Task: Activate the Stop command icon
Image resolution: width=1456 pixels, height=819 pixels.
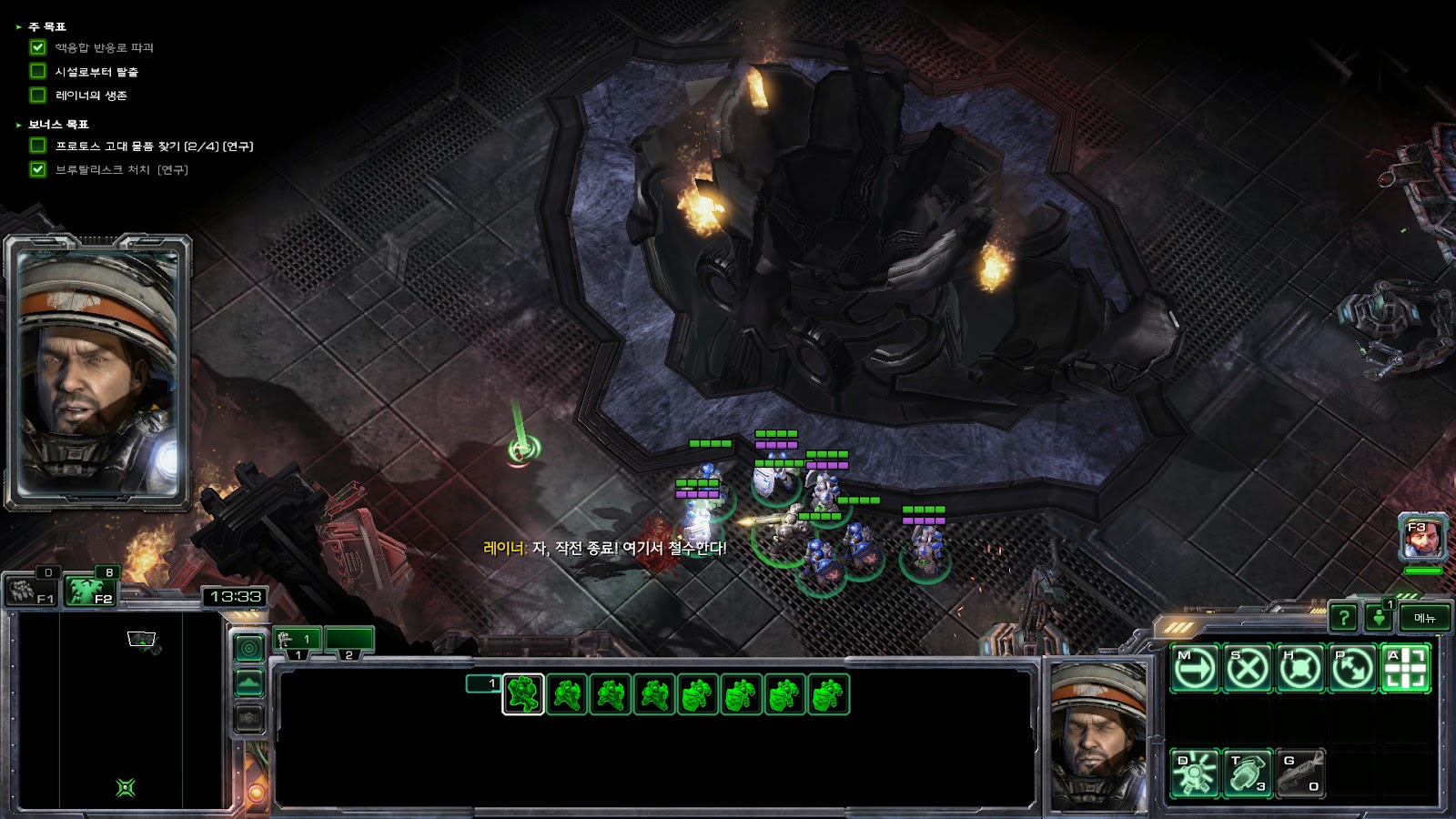Action: coord(1248,669)
